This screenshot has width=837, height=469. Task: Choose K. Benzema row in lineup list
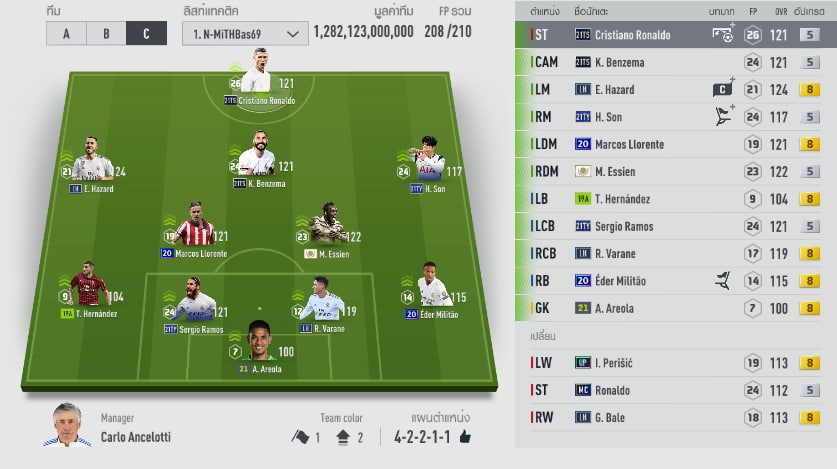[676, 62]
